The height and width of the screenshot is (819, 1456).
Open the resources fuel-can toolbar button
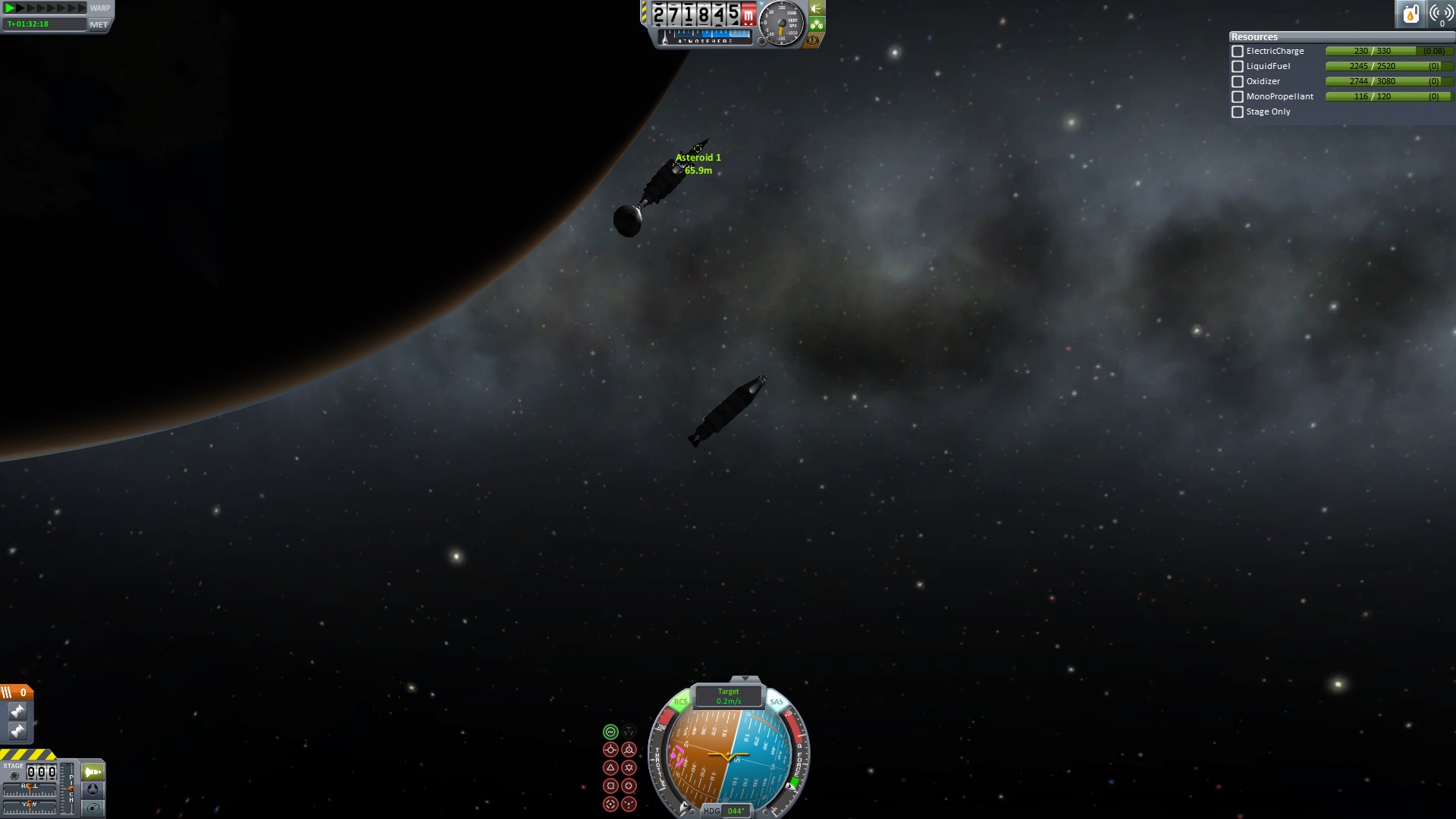pos(1410,14)
